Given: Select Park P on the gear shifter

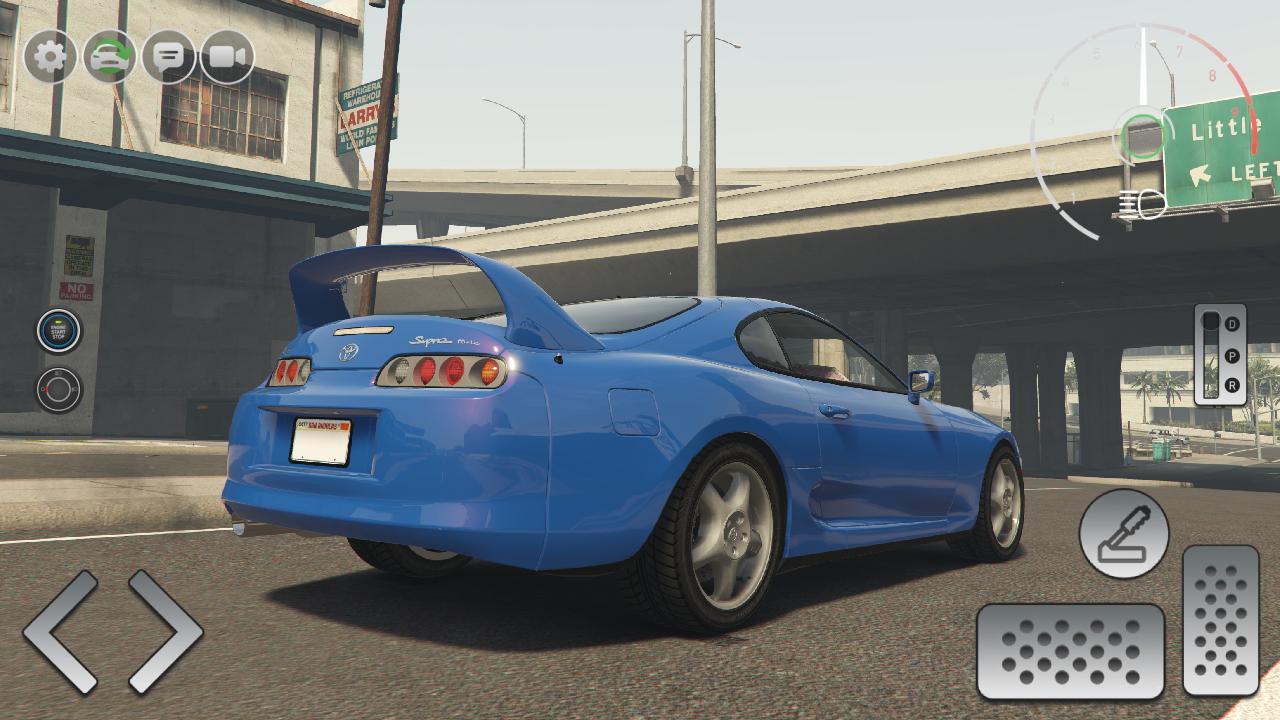Looking at the screenshot, I should [1232, 356].
